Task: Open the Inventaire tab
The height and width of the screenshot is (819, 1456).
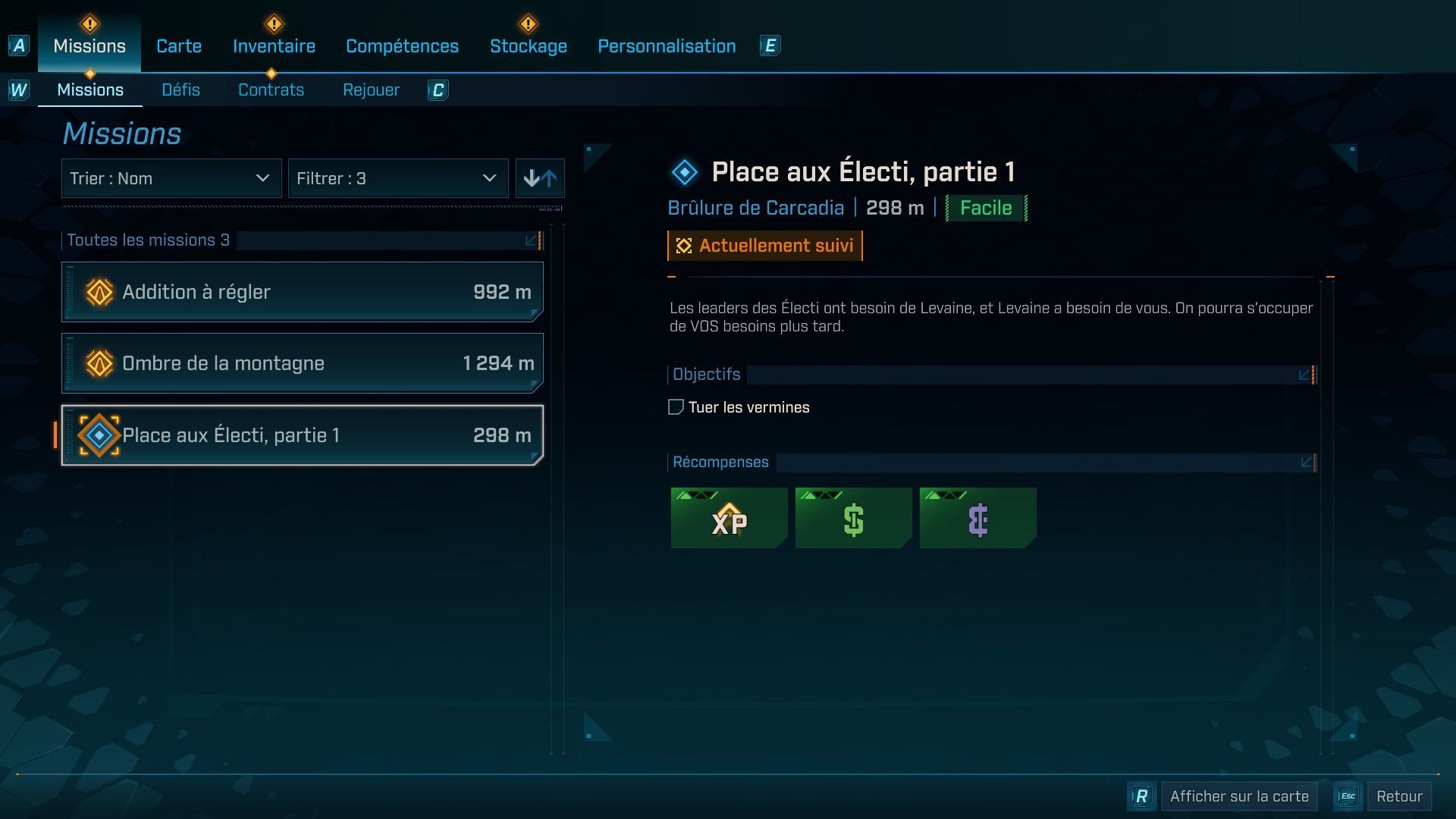Action: 274,46
